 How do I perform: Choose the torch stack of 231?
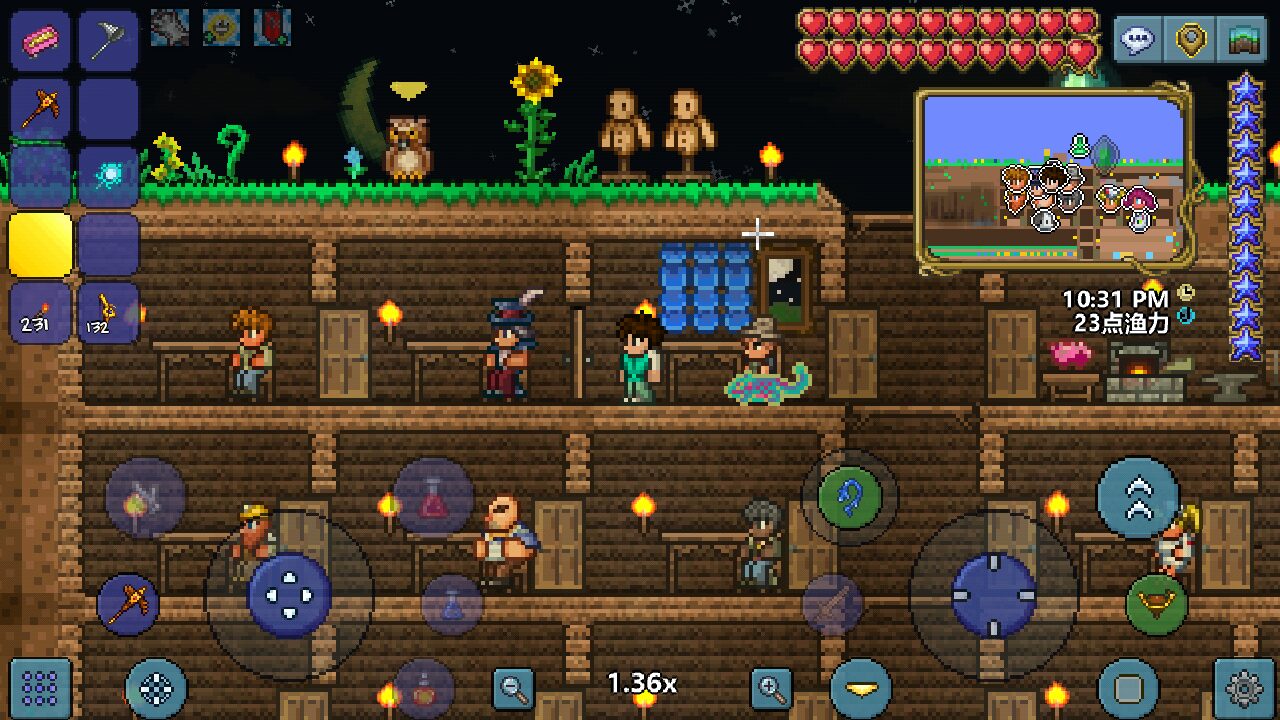[x=40, y=312]
